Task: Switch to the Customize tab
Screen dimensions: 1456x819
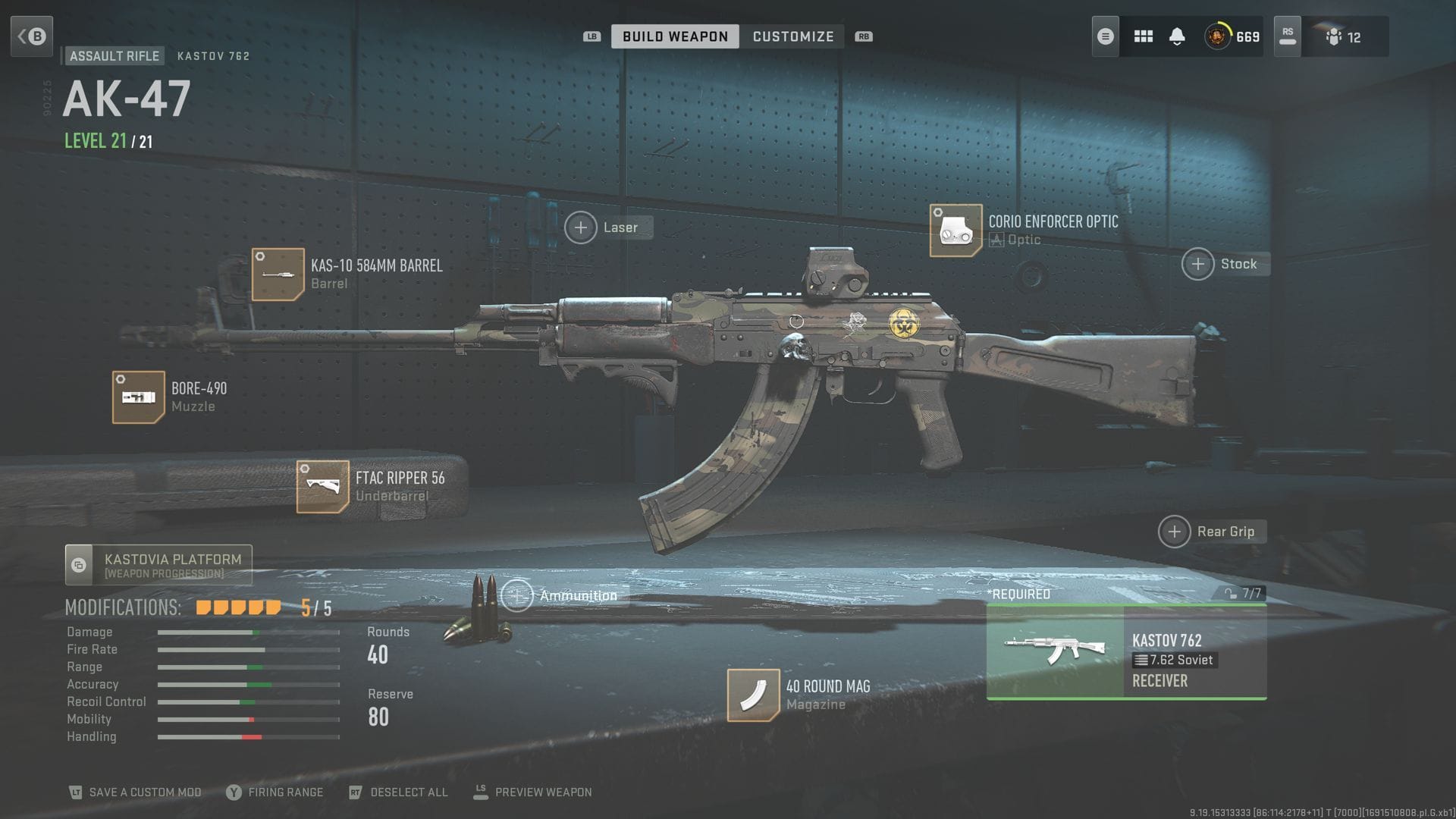Action: point(792,36)
